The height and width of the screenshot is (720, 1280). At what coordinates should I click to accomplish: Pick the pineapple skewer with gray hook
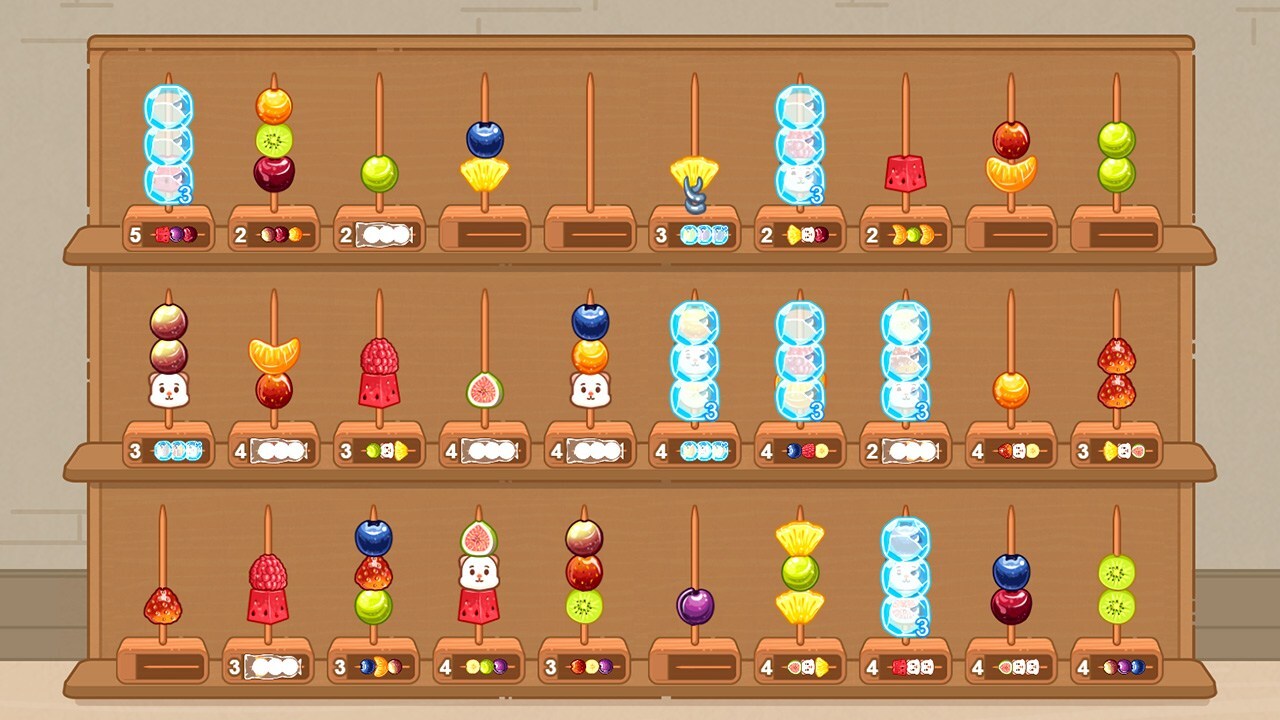coord(694,180)
